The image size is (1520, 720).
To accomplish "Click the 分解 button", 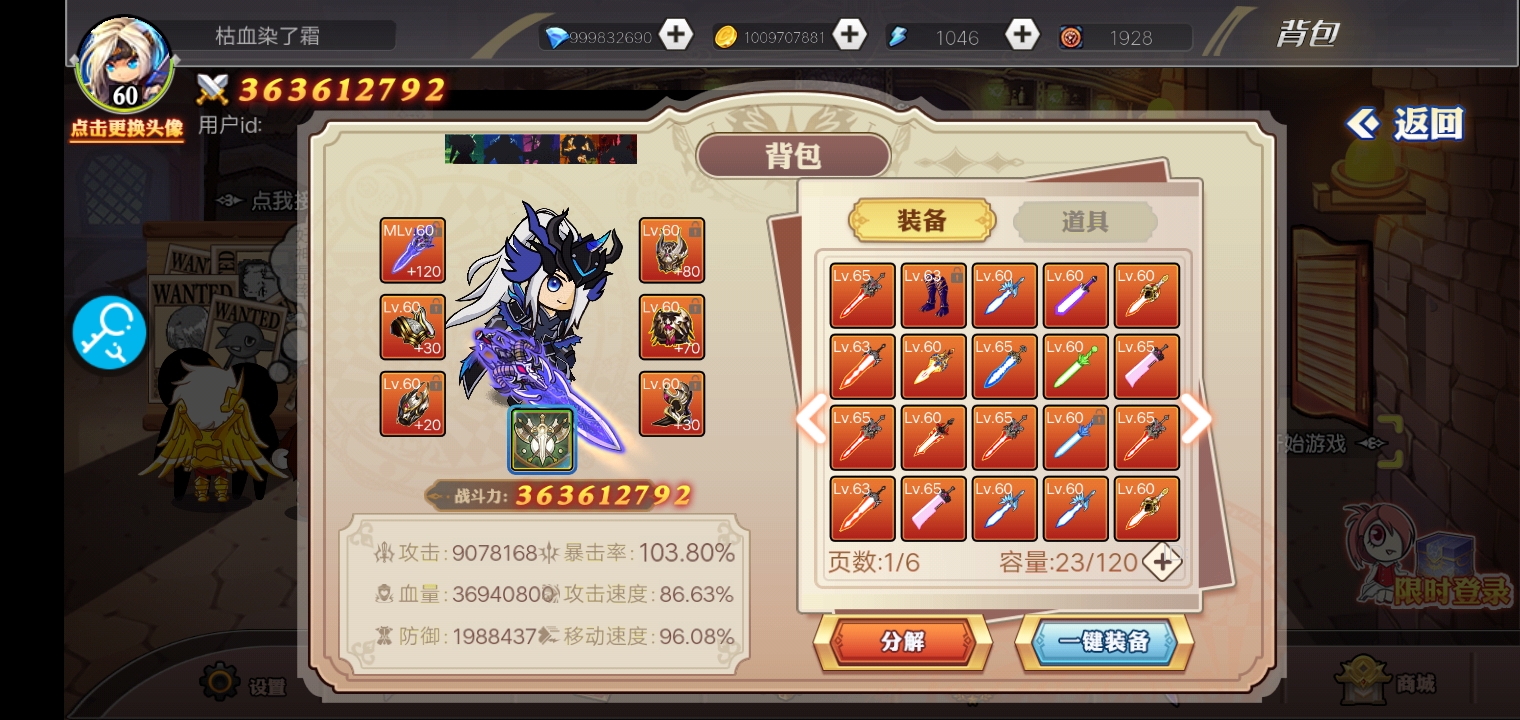I will pyautogui.click(x=902, y=642).
